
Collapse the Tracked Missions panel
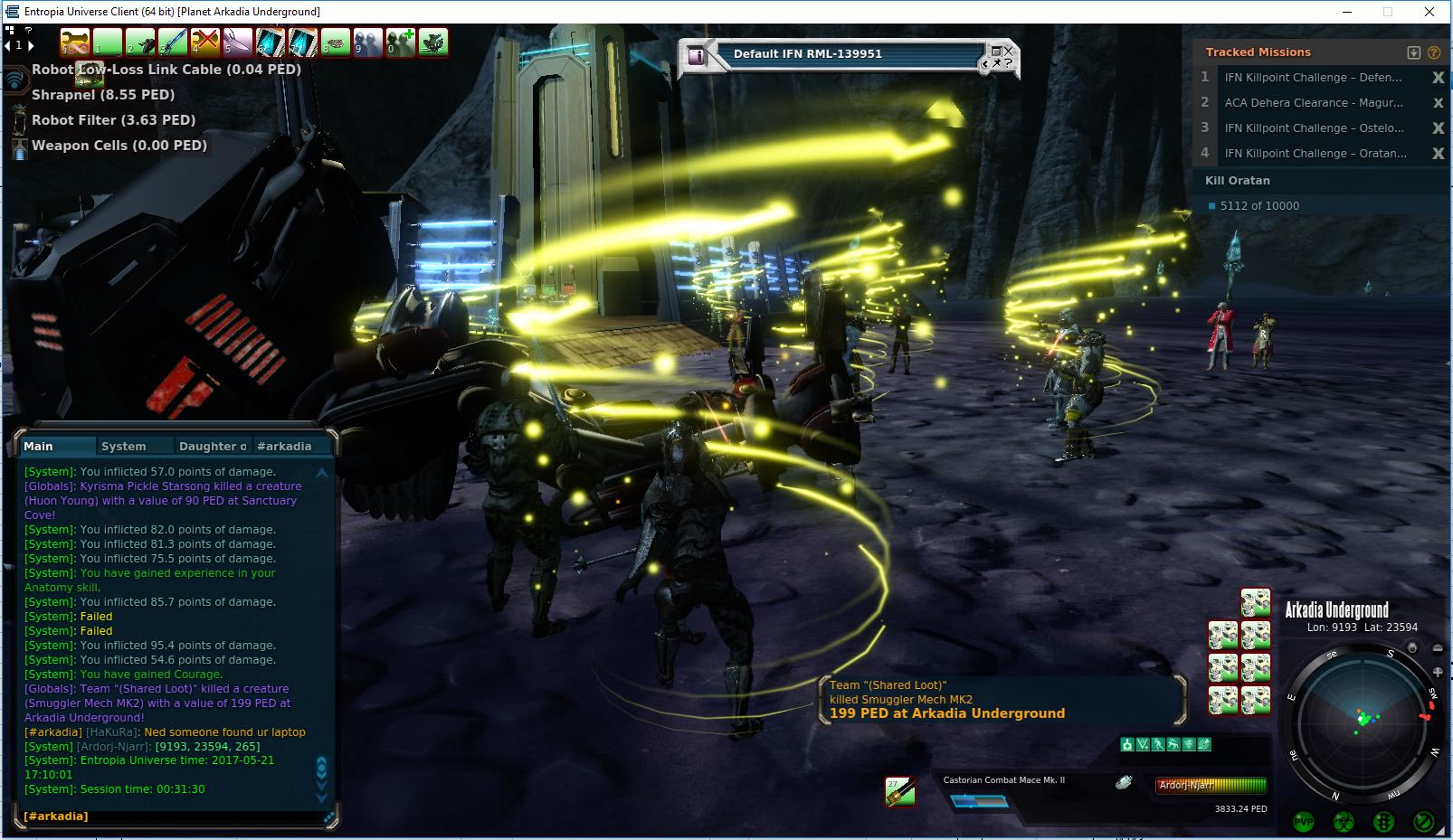click(1414, 52)
